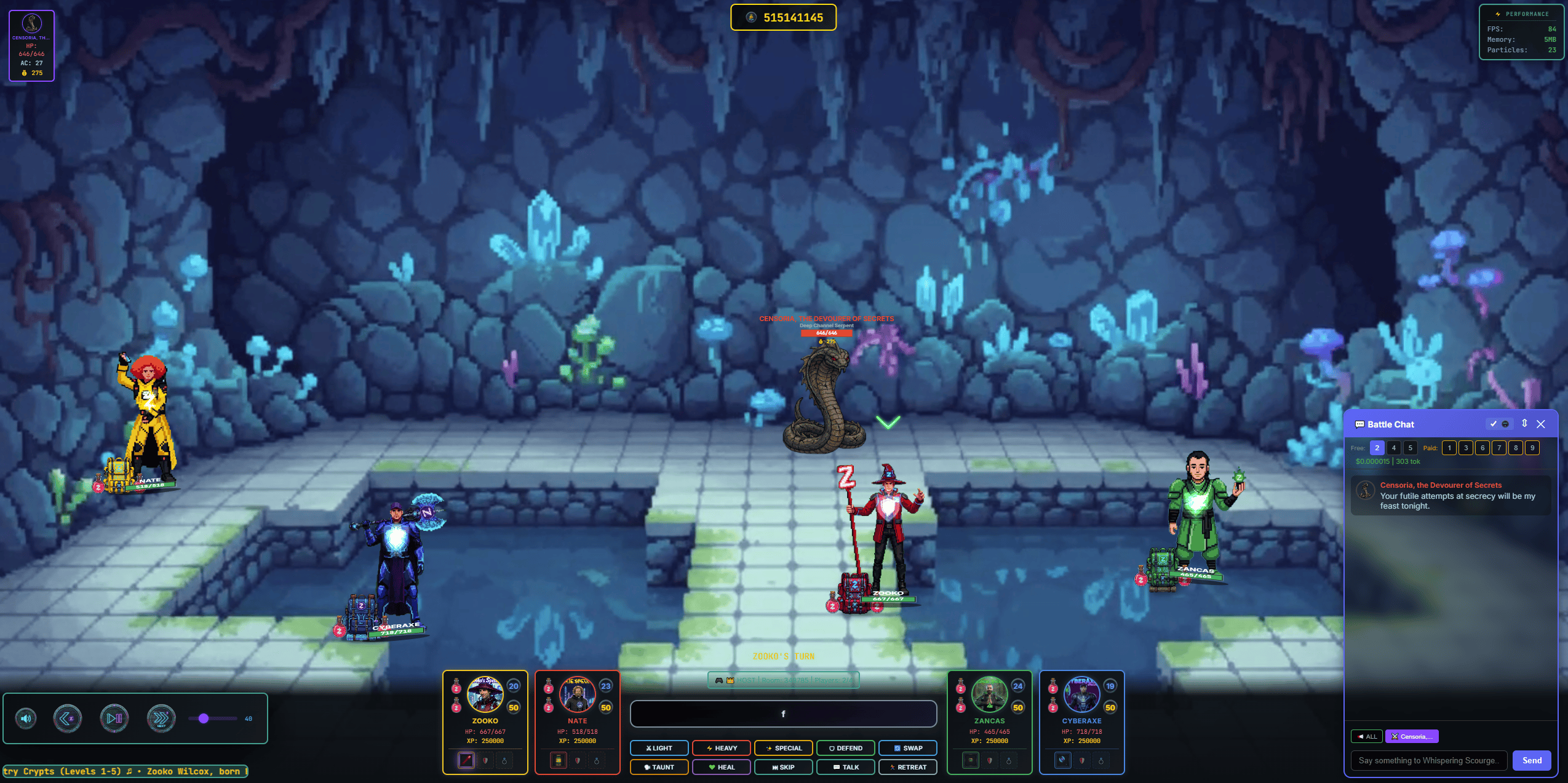Viewport: 1568px width, 783px height.
Task: Click Nate's character portrait
Action: (577, 695)
